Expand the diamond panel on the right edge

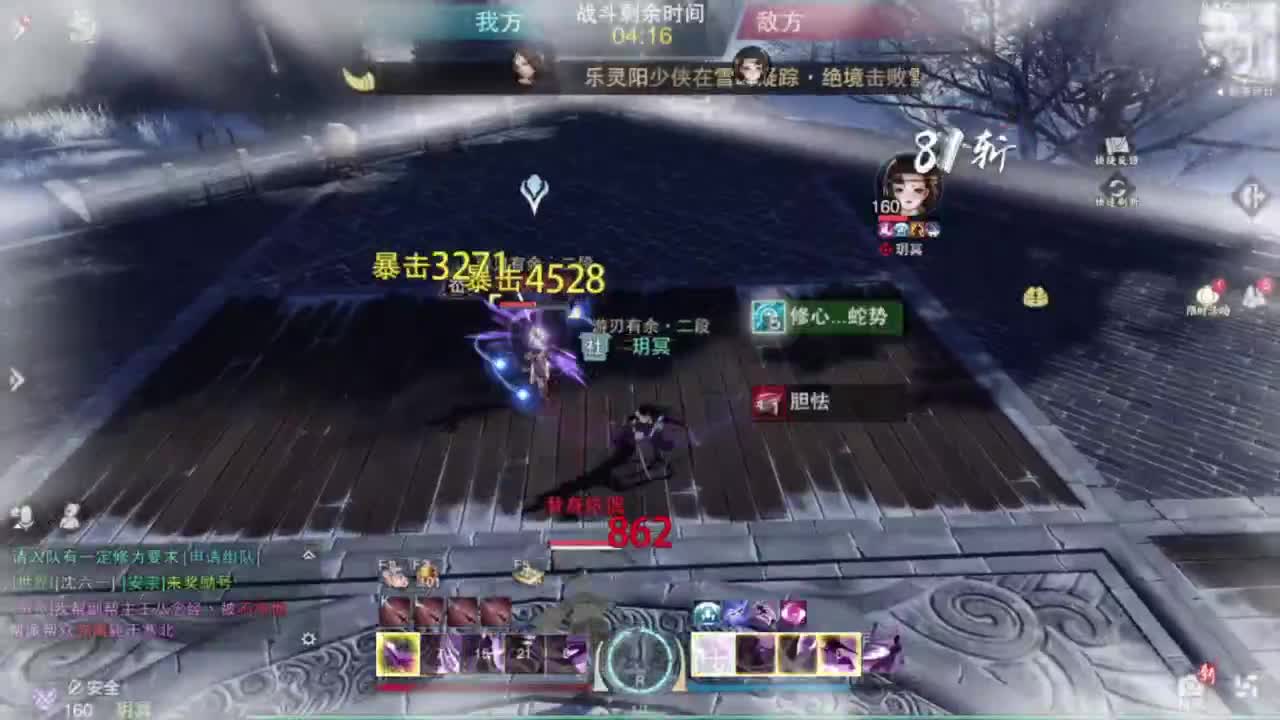point(1252,195)
